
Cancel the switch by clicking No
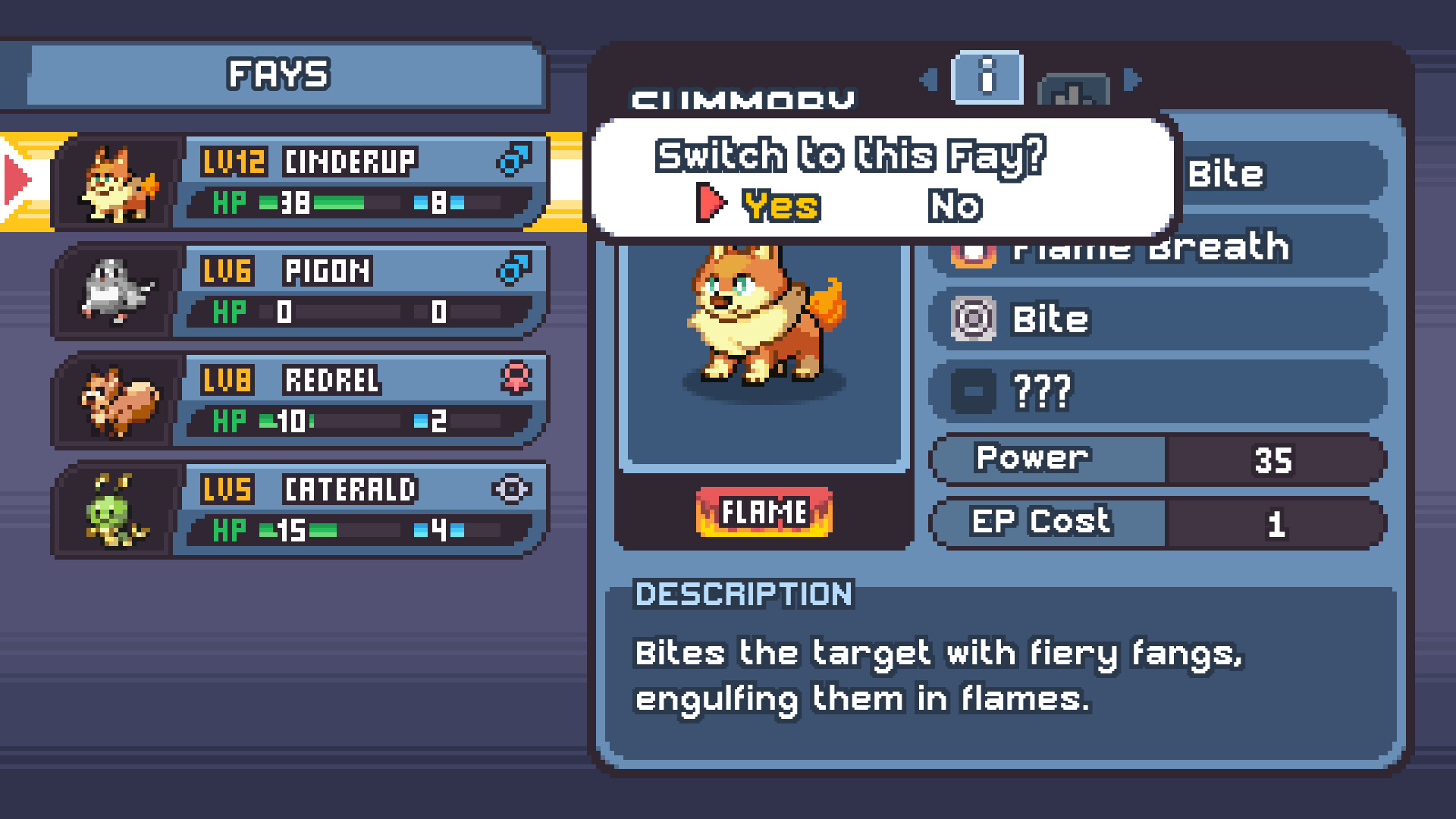coord(957,206)
